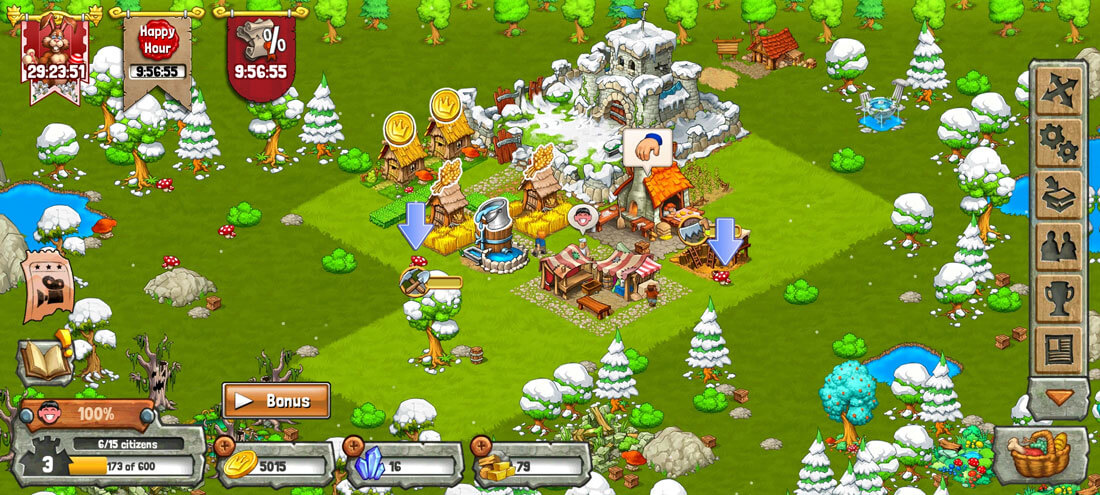Viewport: 1100px width, 495px height.
Task: Open the quest book with exclamation mark
Action: 45,359
